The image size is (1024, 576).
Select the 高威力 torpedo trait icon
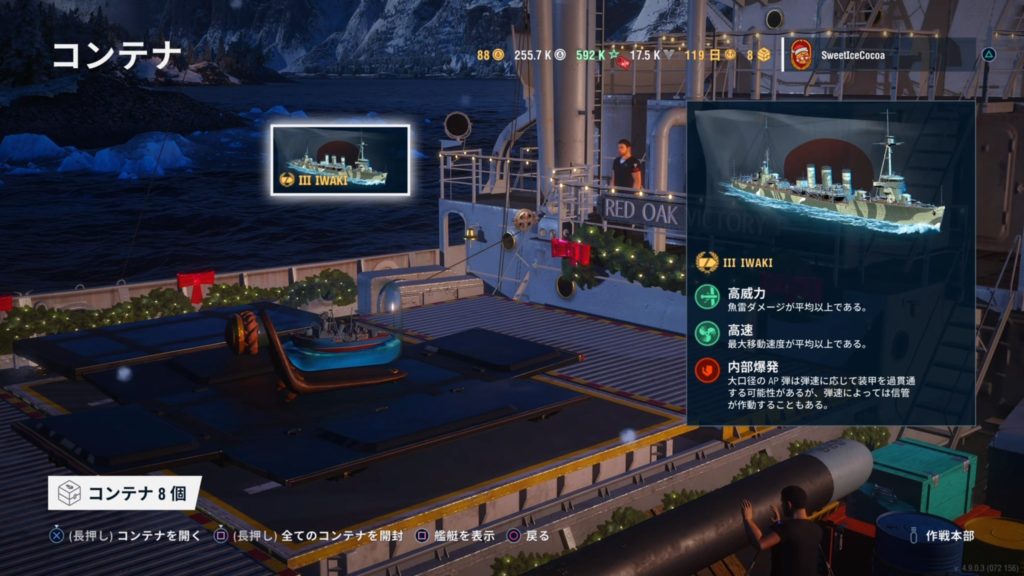[x=708, y=296]
